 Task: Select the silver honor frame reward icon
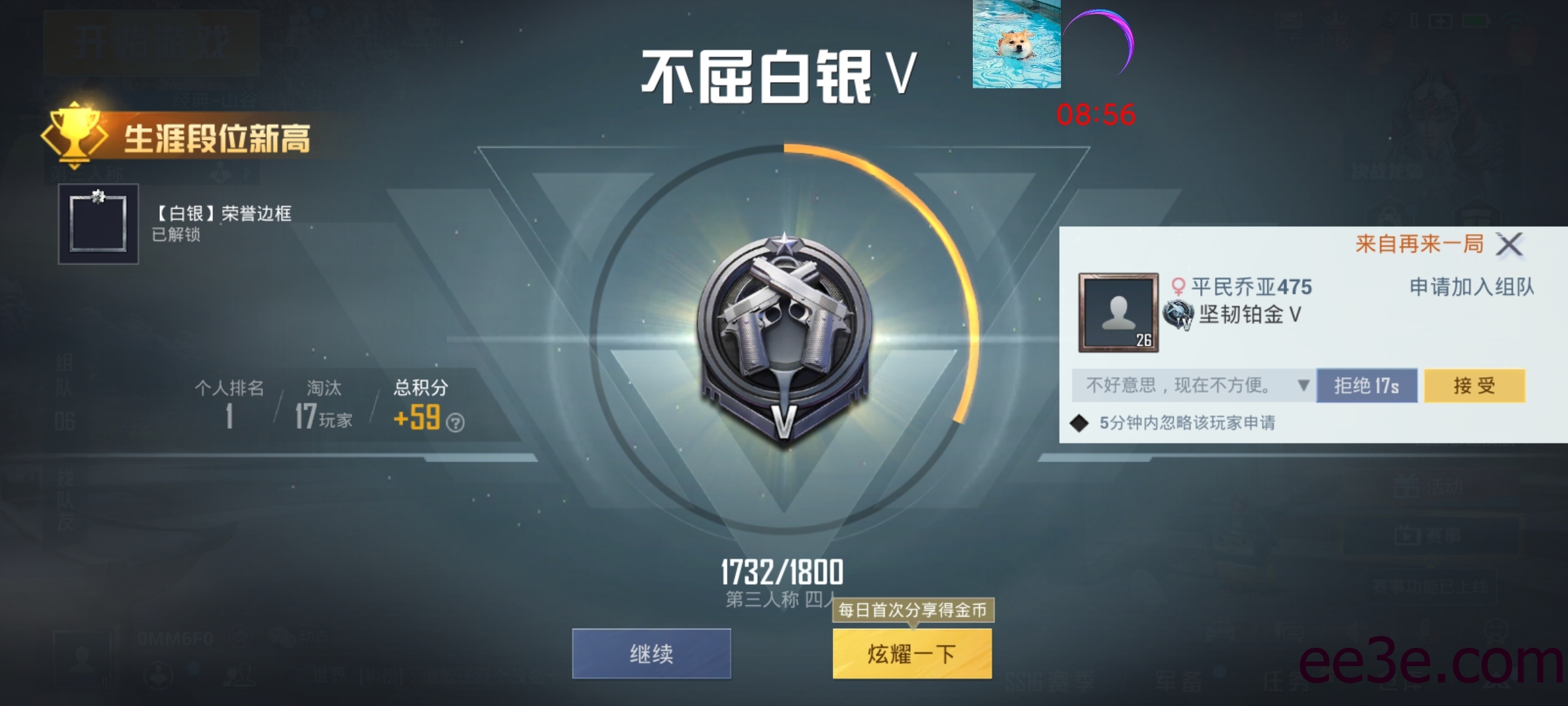(98, 224)
